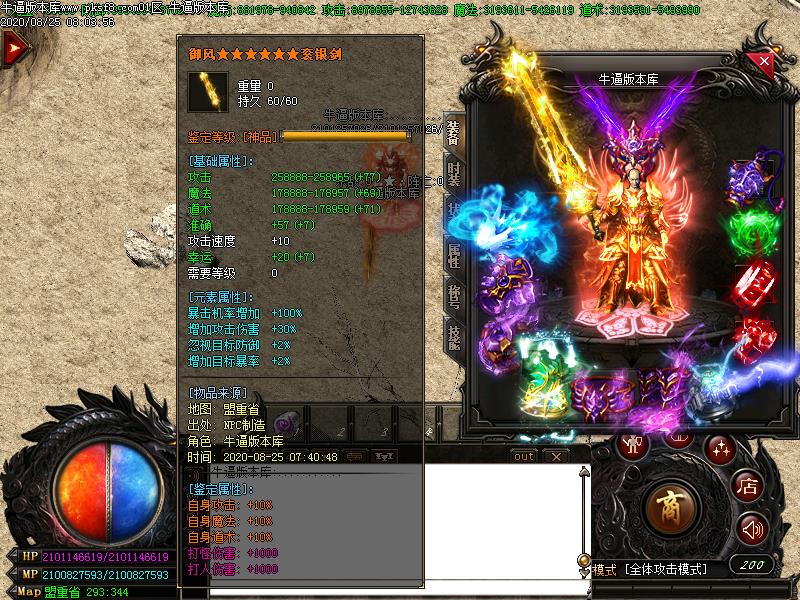Image resolution: width=800 pixels, height=600 pixels.
Task: Open the 技能 skills tab
Action: [x=453, y=340]
